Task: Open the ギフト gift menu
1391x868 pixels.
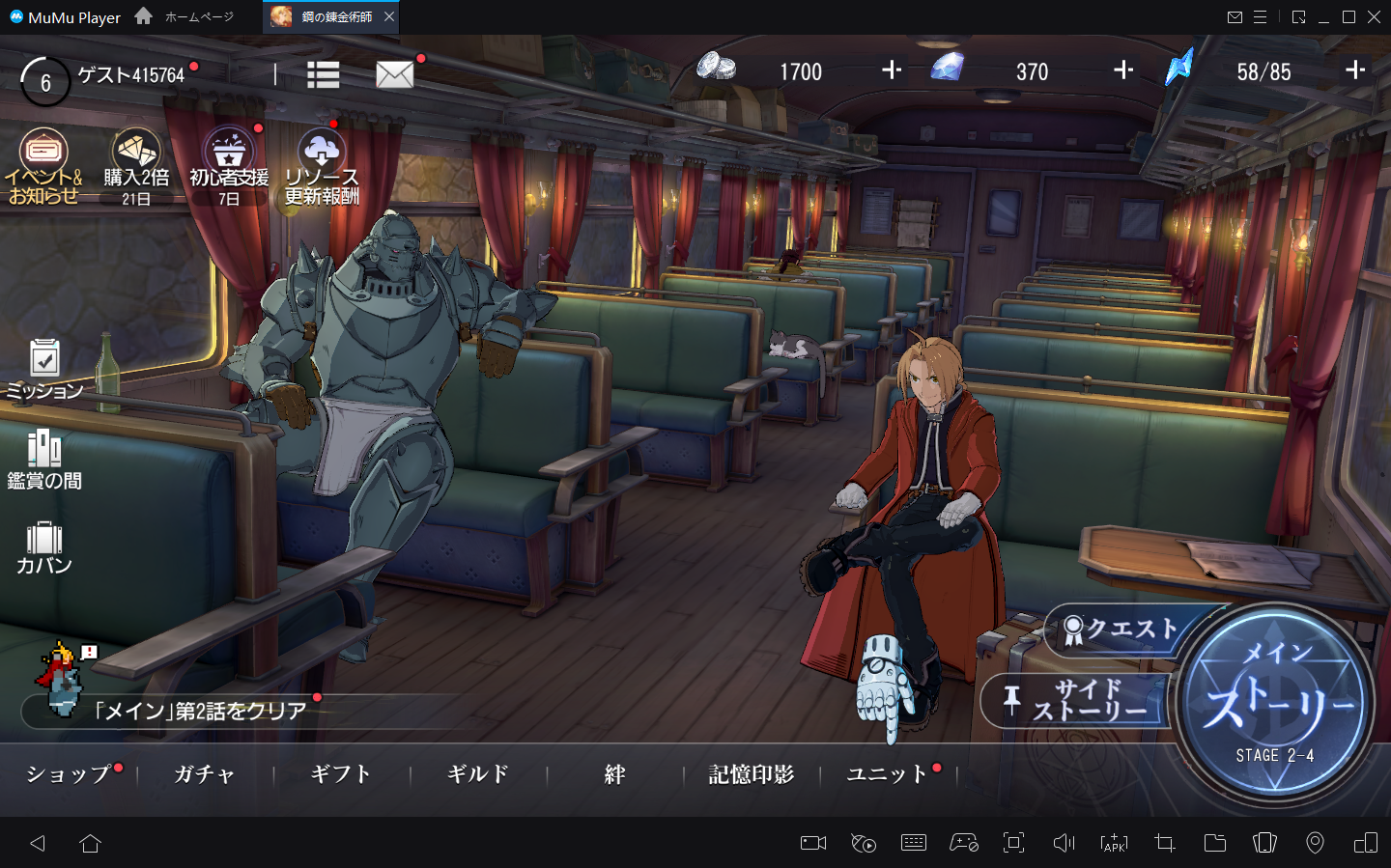Action: (341, 774)
